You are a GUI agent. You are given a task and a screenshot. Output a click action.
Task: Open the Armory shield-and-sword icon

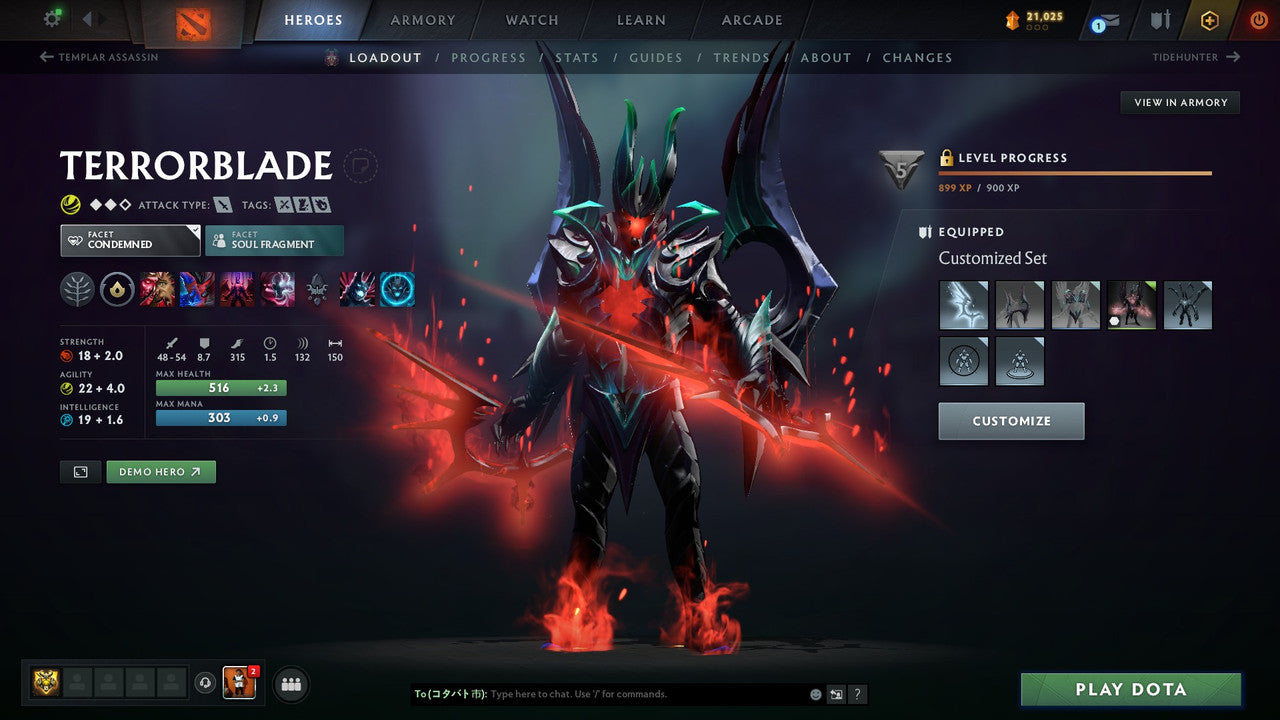click(x=1157, y=20)
